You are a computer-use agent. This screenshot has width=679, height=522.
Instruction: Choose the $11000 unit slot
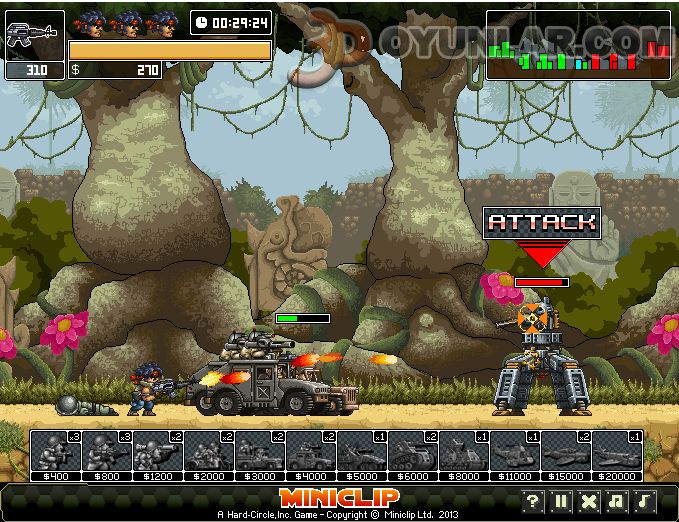coord(515,451)
